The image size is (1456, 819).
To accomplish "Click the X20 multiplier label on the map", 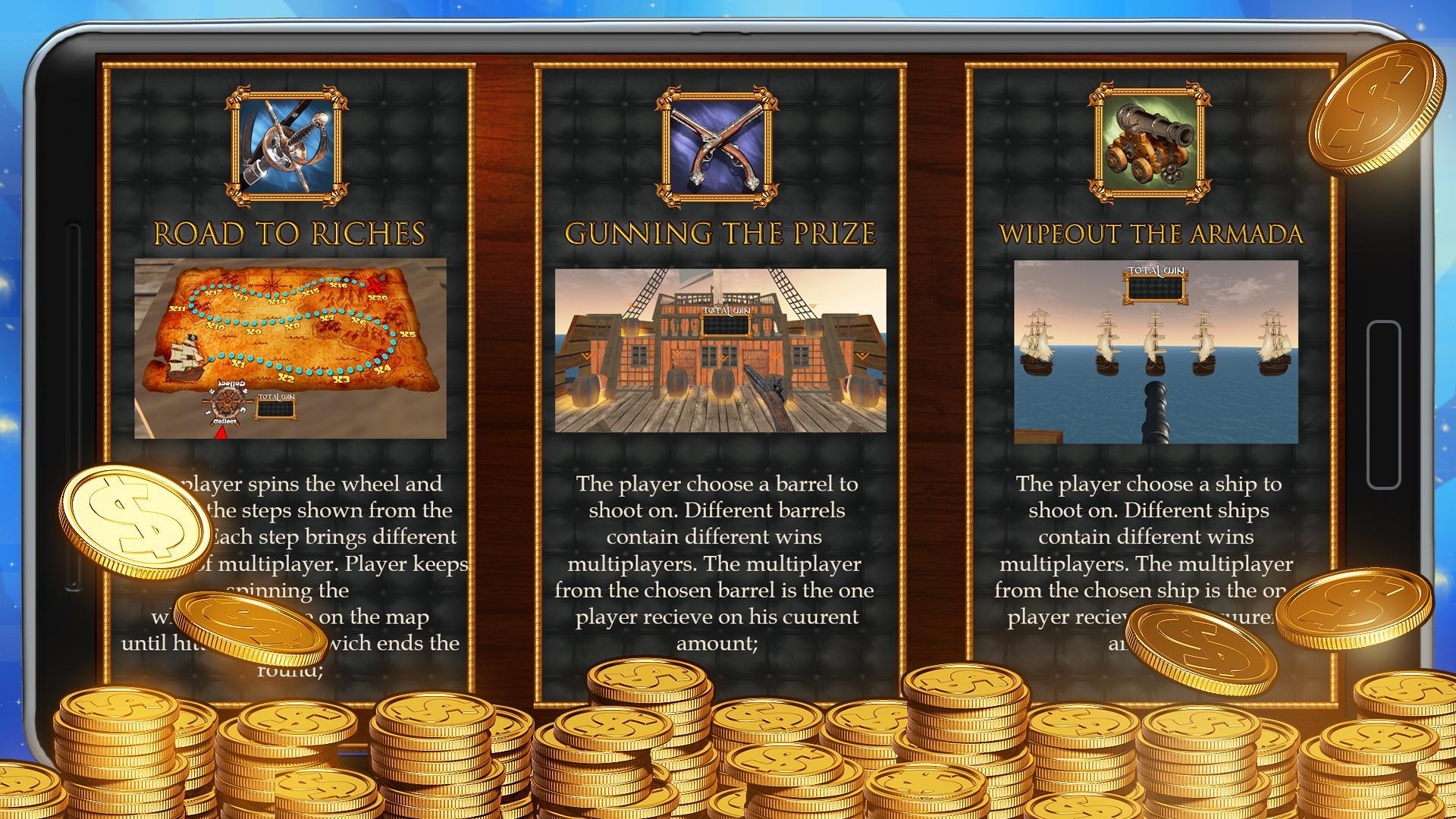I will 377,297.
